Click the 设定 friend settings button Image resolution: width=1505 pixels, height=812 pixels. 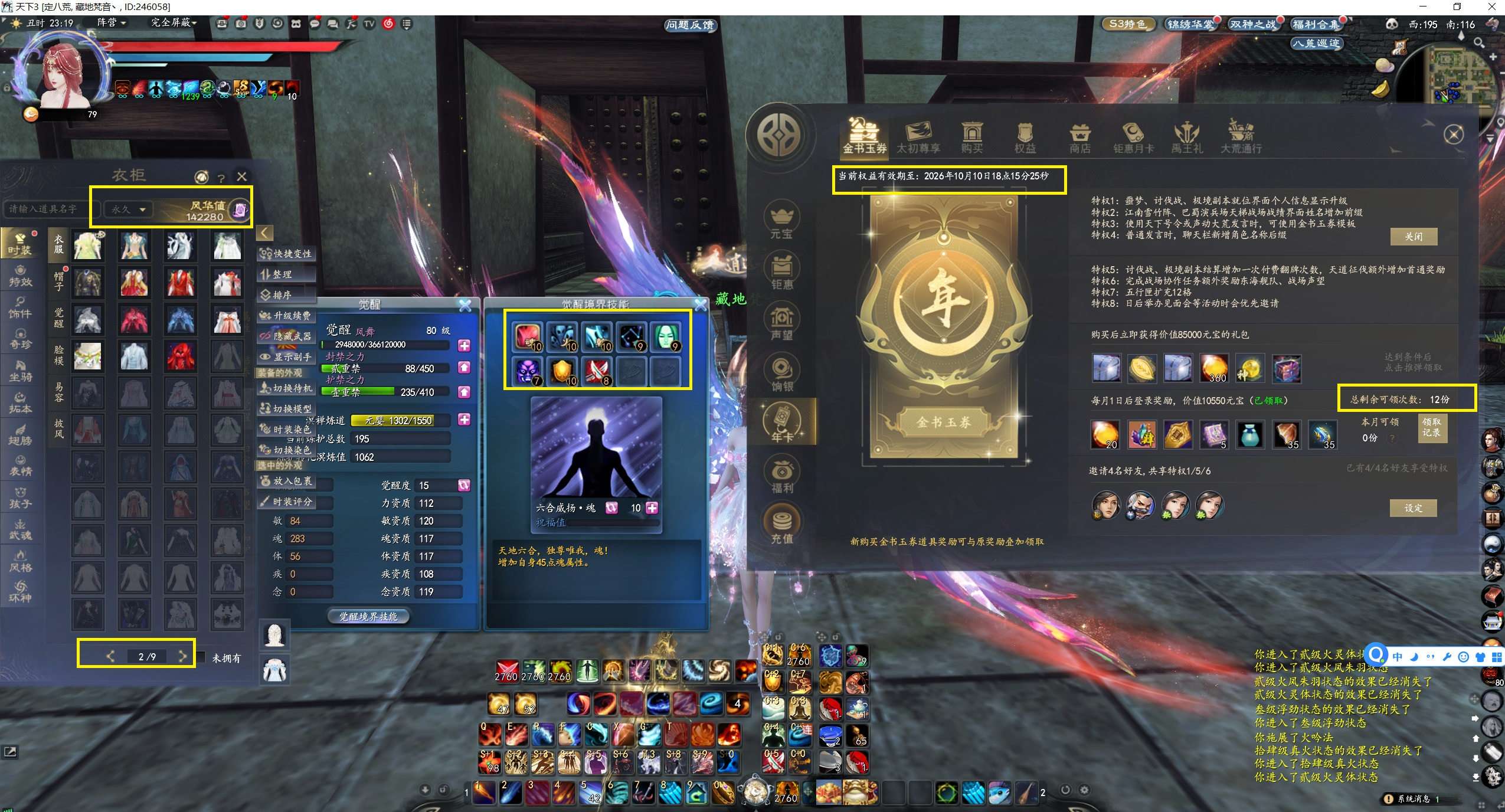coord(1413,508)
